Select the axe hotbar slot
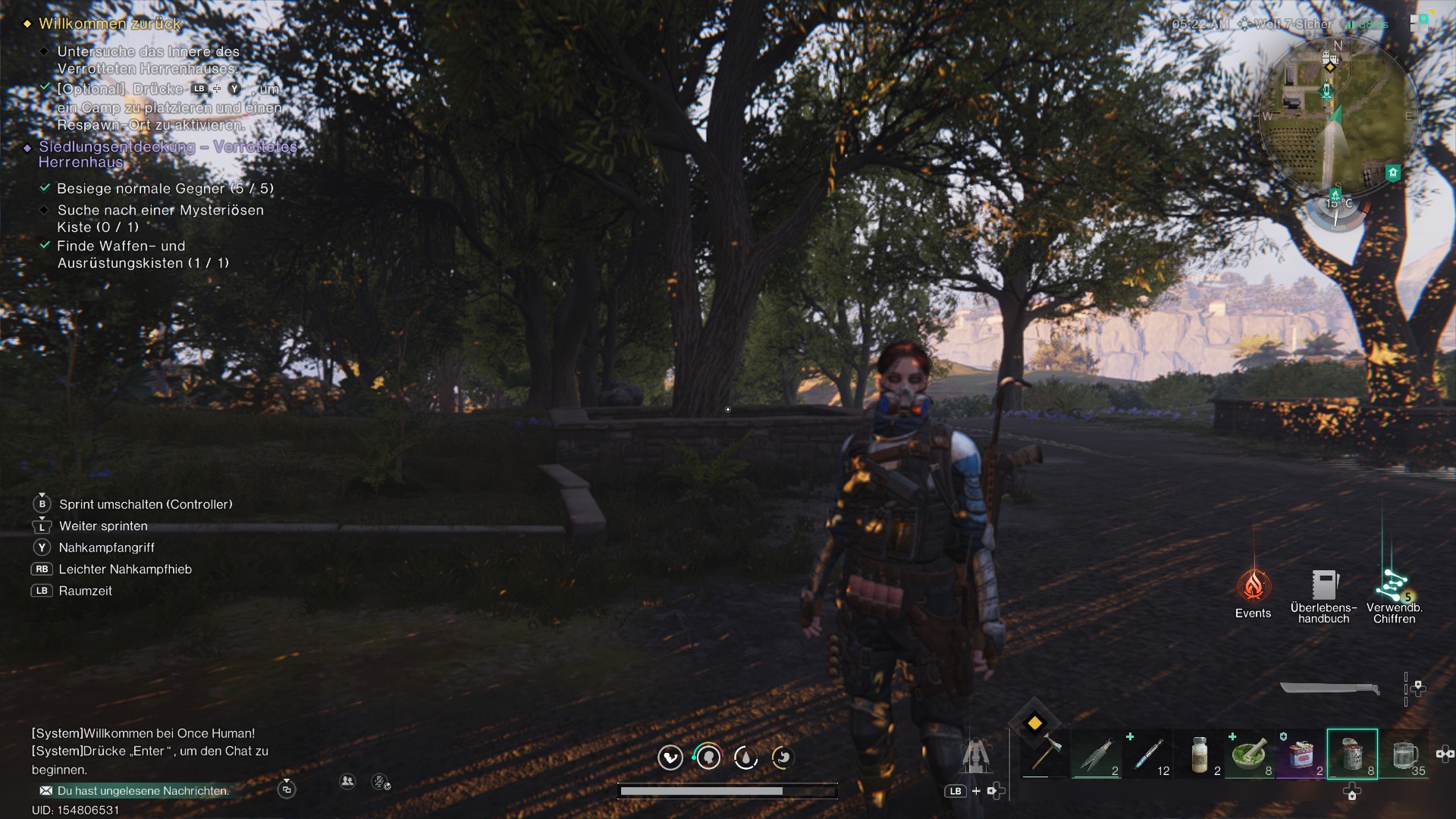 click(x=1043, y=755)
